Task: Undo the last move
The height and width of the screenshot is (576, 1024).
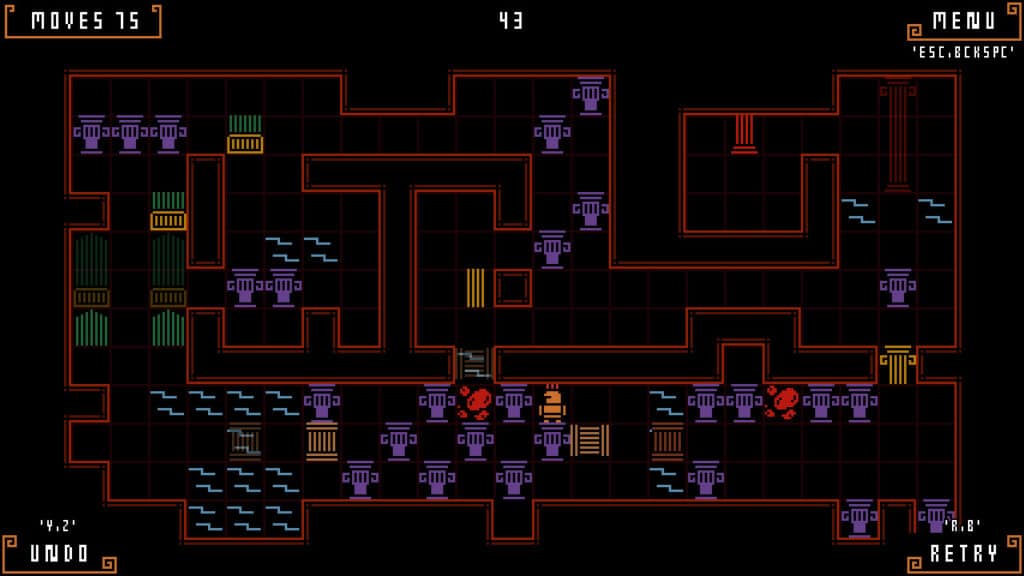Action: pyautogui.click(x=60, y=553)
